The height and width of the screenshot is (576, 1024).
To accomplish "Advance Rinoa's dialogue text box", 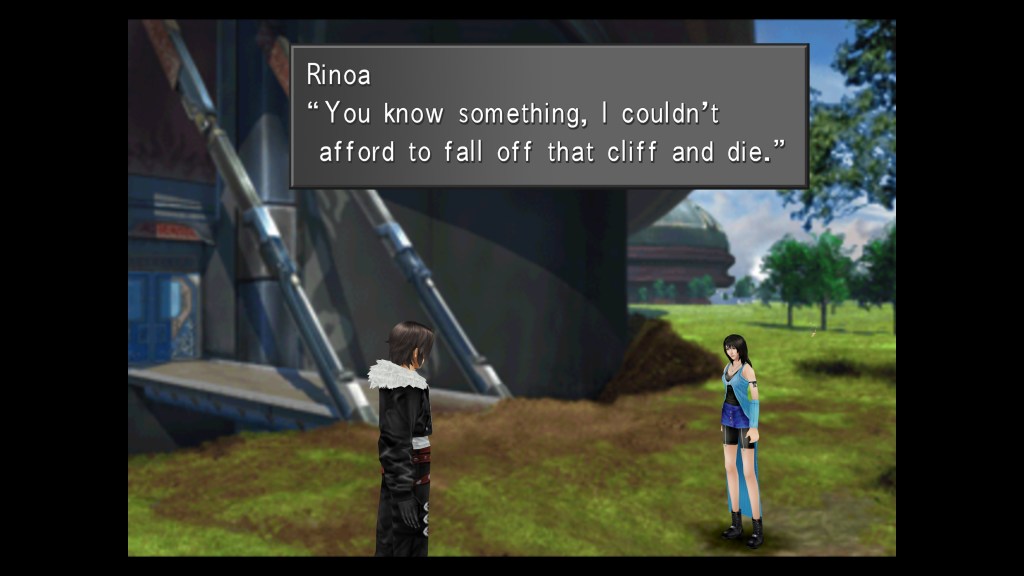I will click(548, 115).
